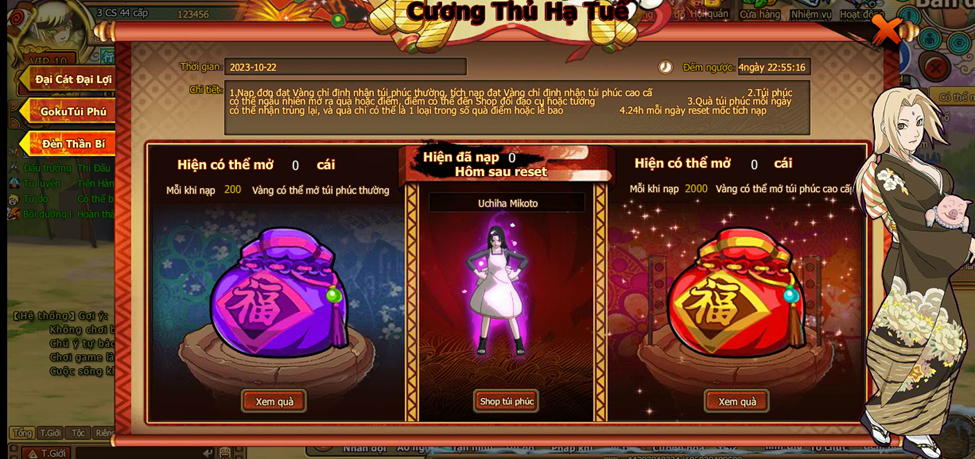View rewards of the purple lucky bag

[x=274, y=401]
